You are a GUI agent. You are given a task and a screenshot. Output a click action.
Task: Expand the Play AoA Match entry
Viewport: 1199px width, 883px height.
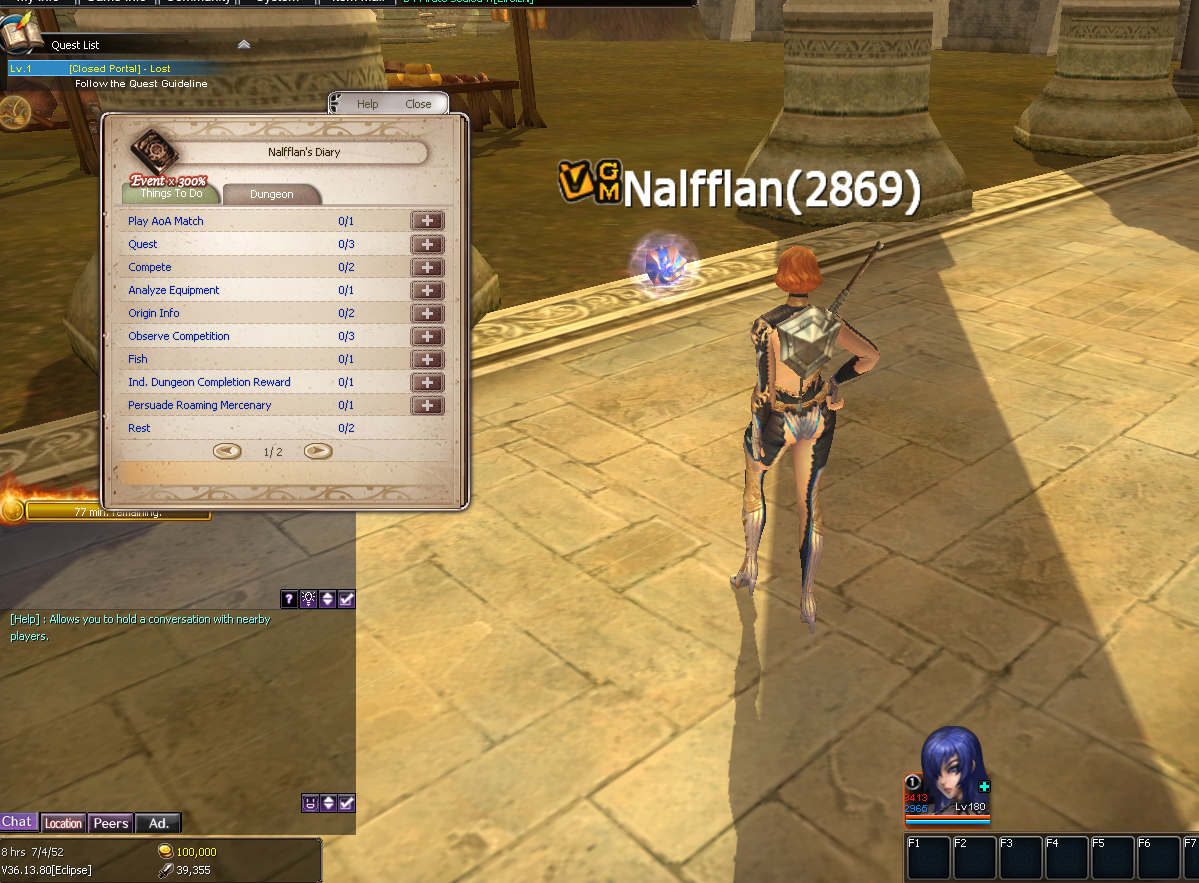click(427, 221)
